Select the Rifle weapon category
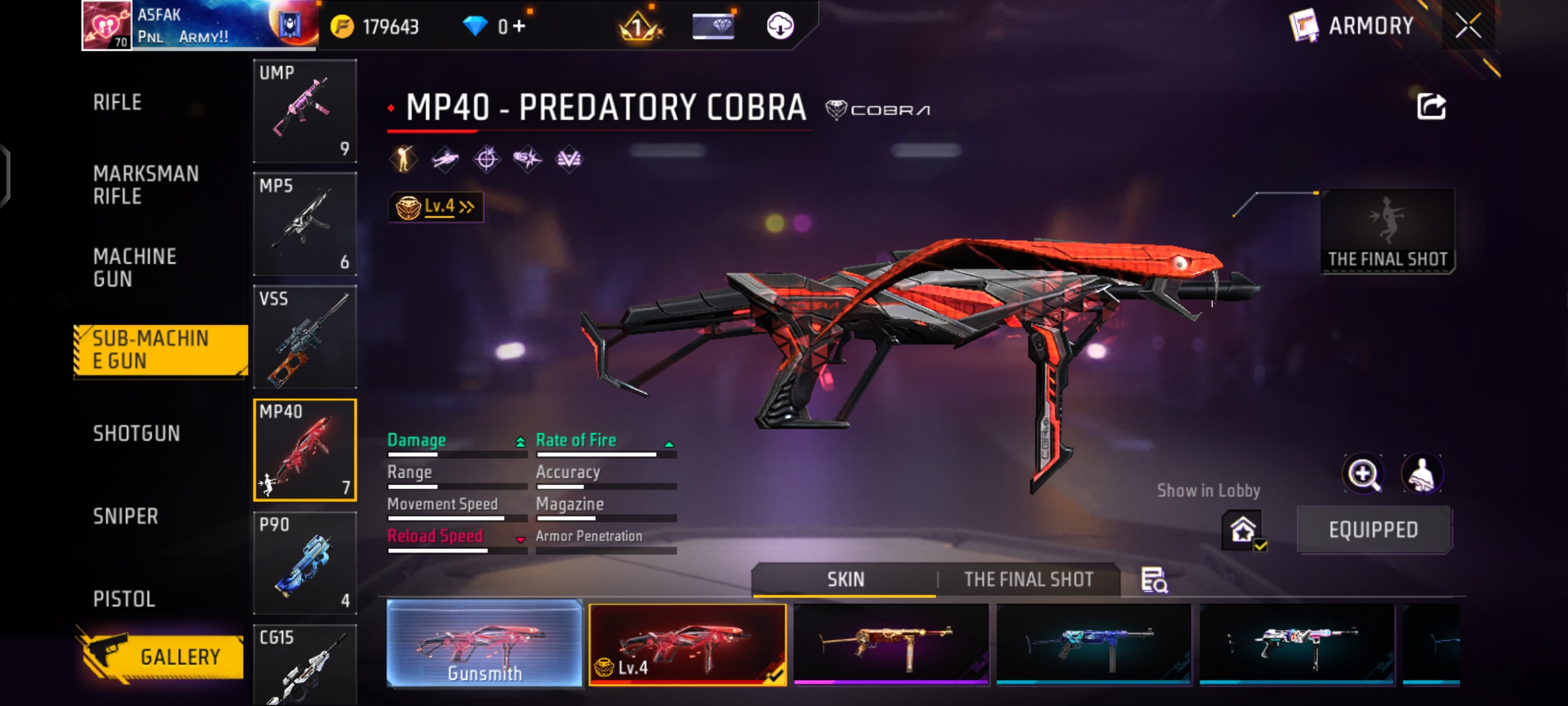 coord(118,103)
